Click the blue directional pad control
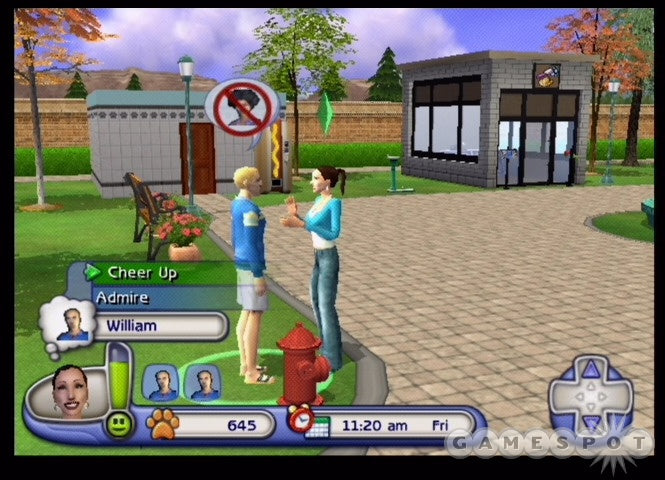This screenshot has height=480, width=665. coord(591,393)
